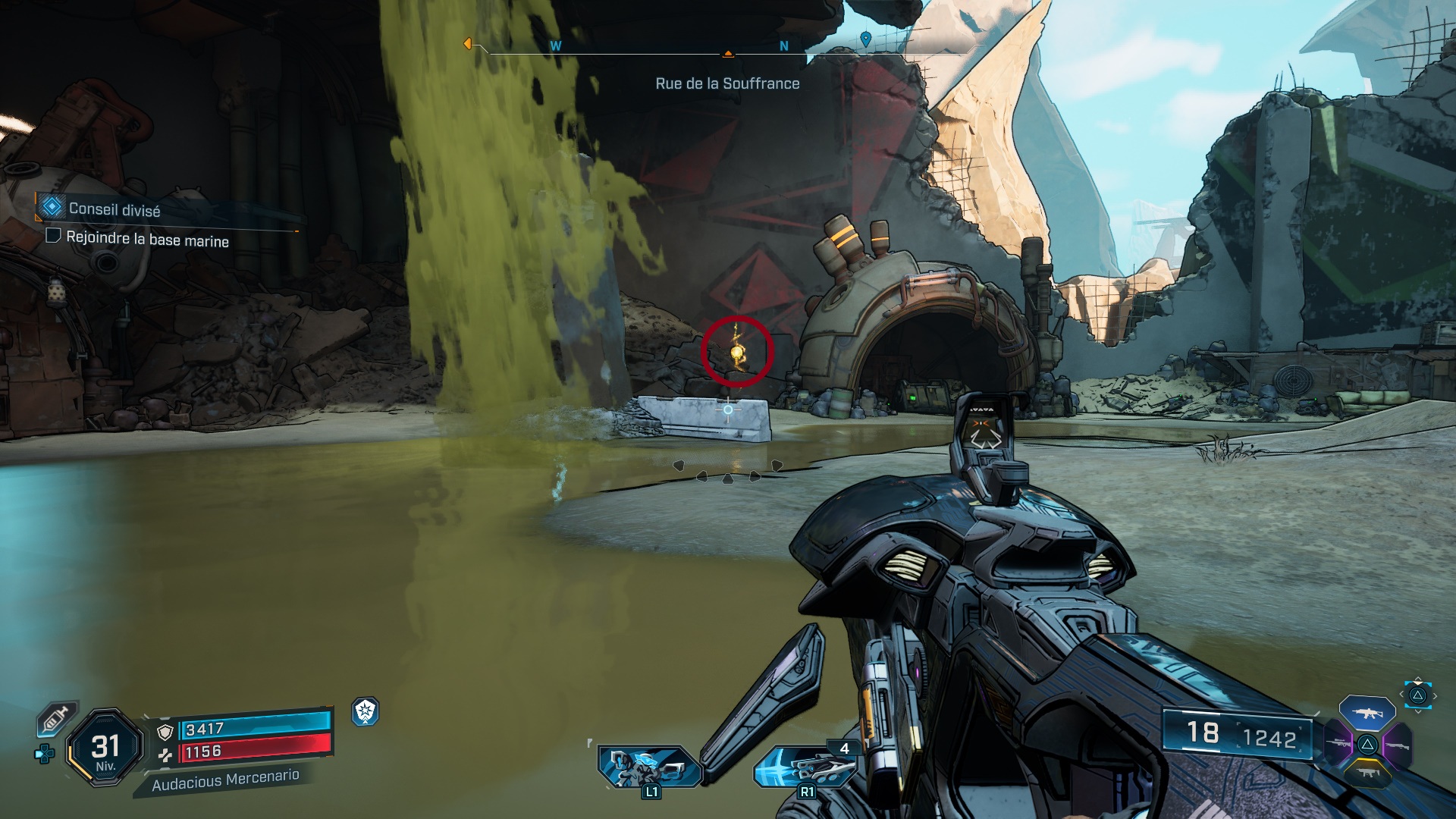Select the assault rifle weapon slot
The width and height of the screenshot is (1456, 819).
(1367, 714)
